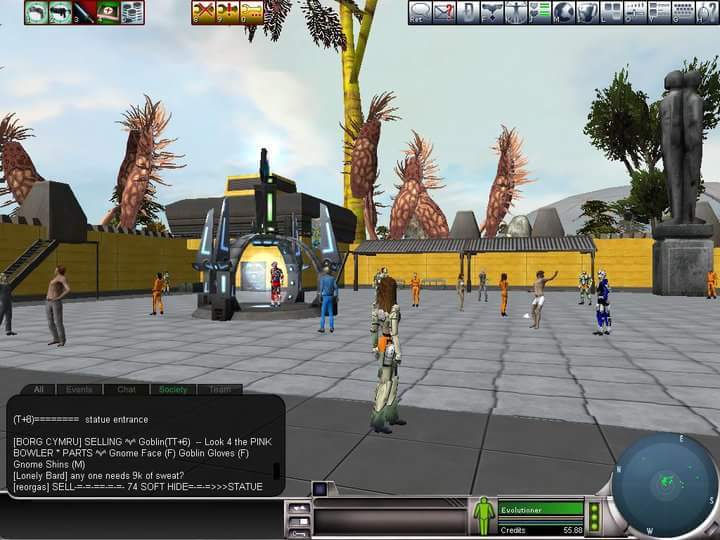Switch to the All chat tab
Viewport: 720px width, 540px height.
click(39, 389)
